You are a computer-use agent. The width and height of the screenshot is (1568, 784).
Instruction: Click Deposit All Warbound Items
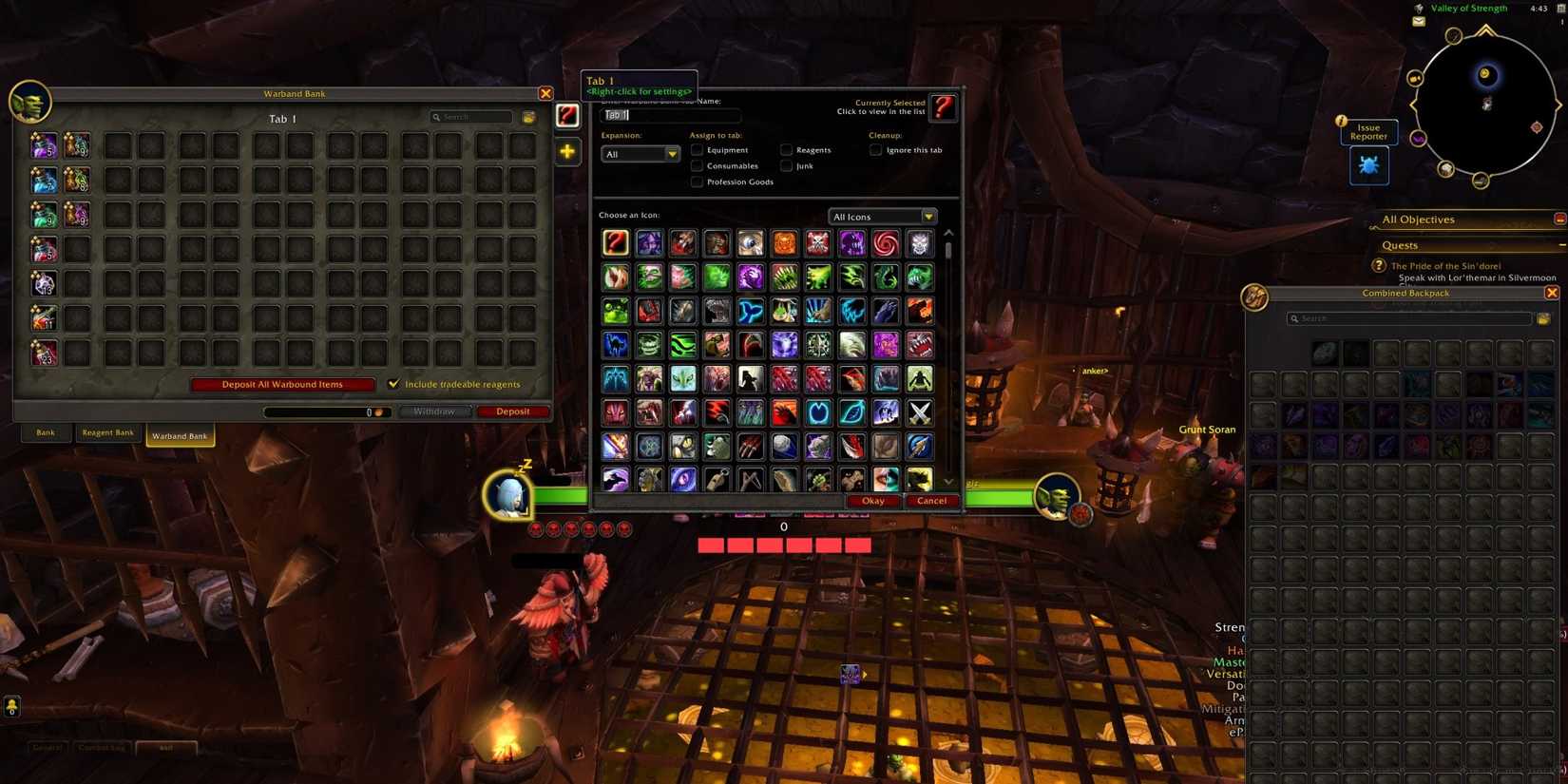(281, 384)
